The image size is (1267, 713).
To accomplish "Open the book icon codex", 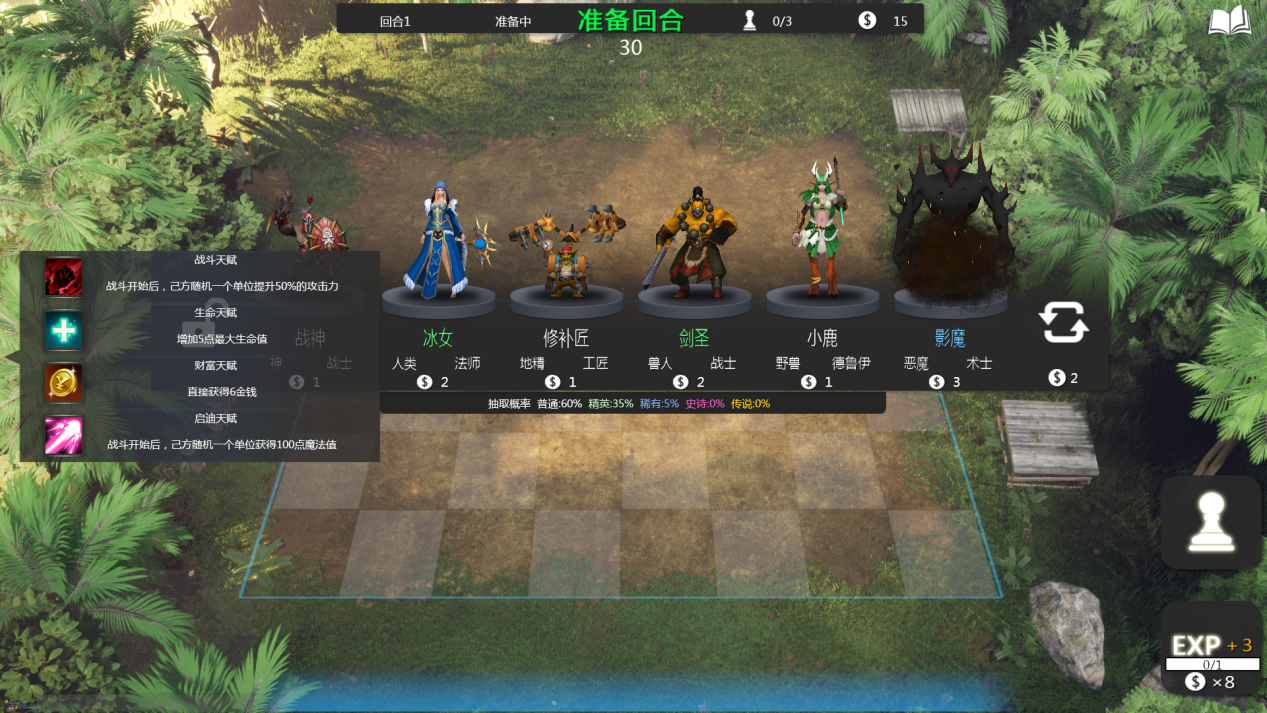I will (x=1229, y=22).
